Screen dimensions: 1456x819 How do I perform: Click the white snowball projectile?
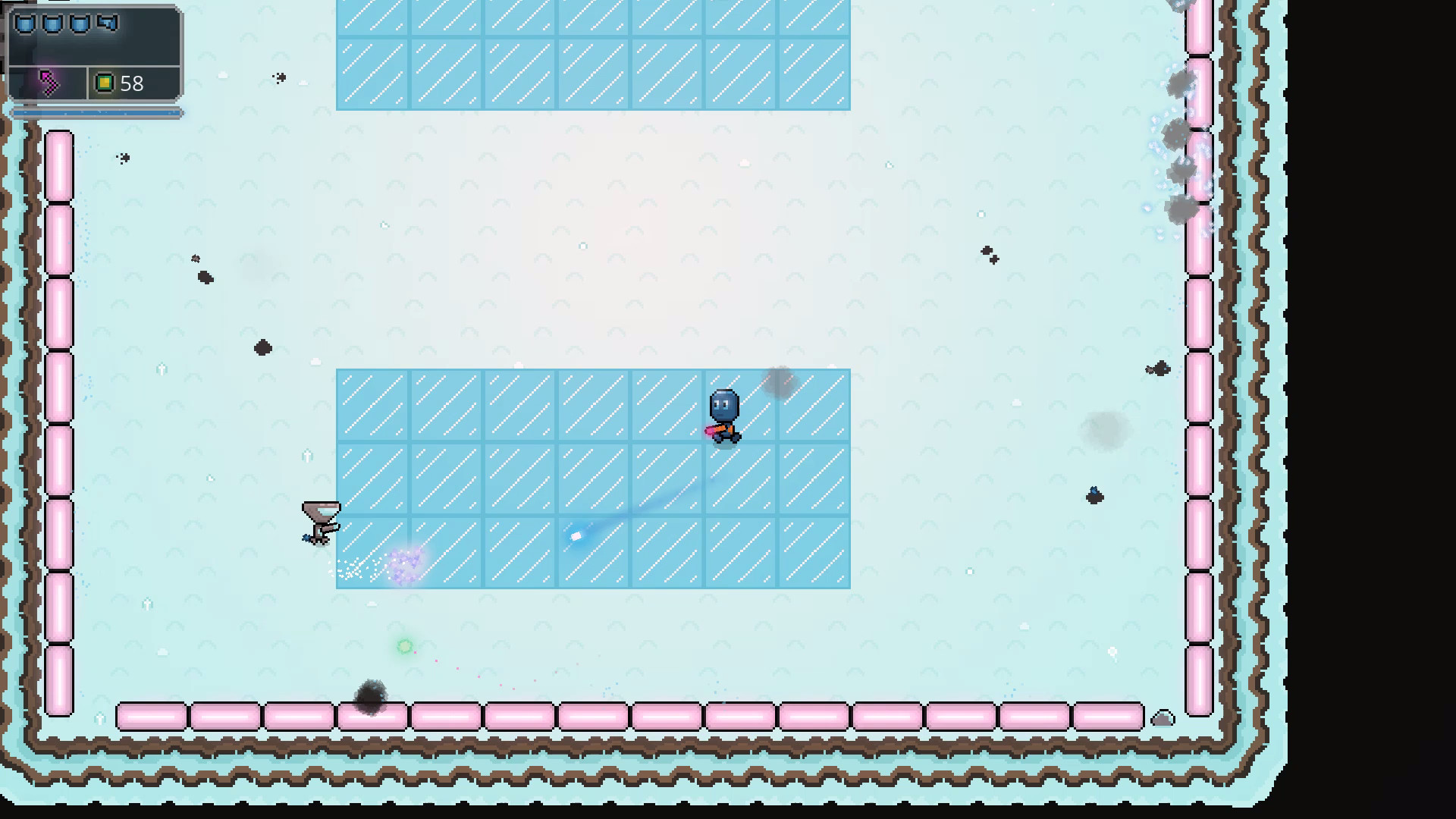[576, 535]
